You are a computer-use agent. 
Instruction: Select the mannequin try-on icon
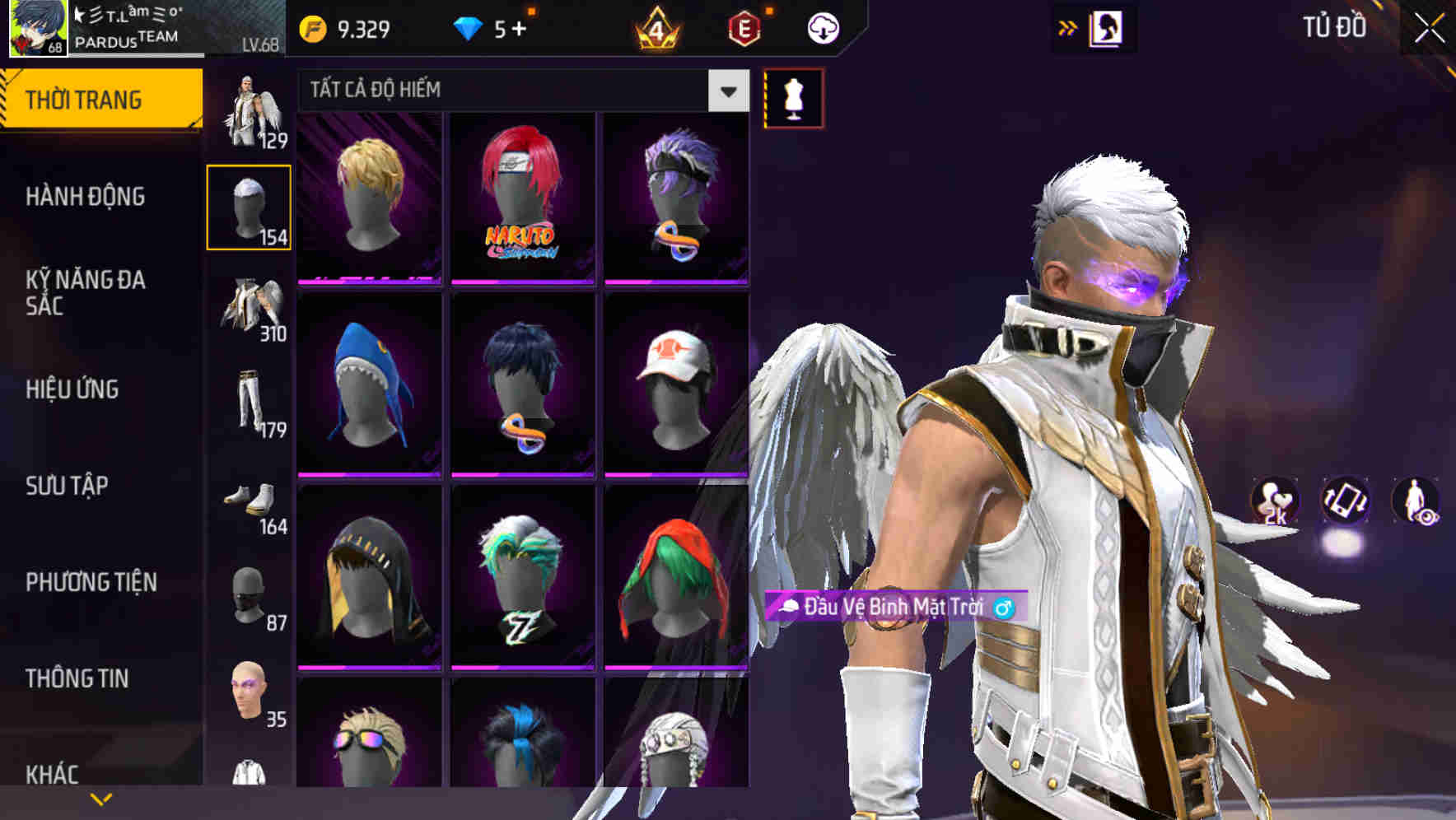tap(792, 96)
